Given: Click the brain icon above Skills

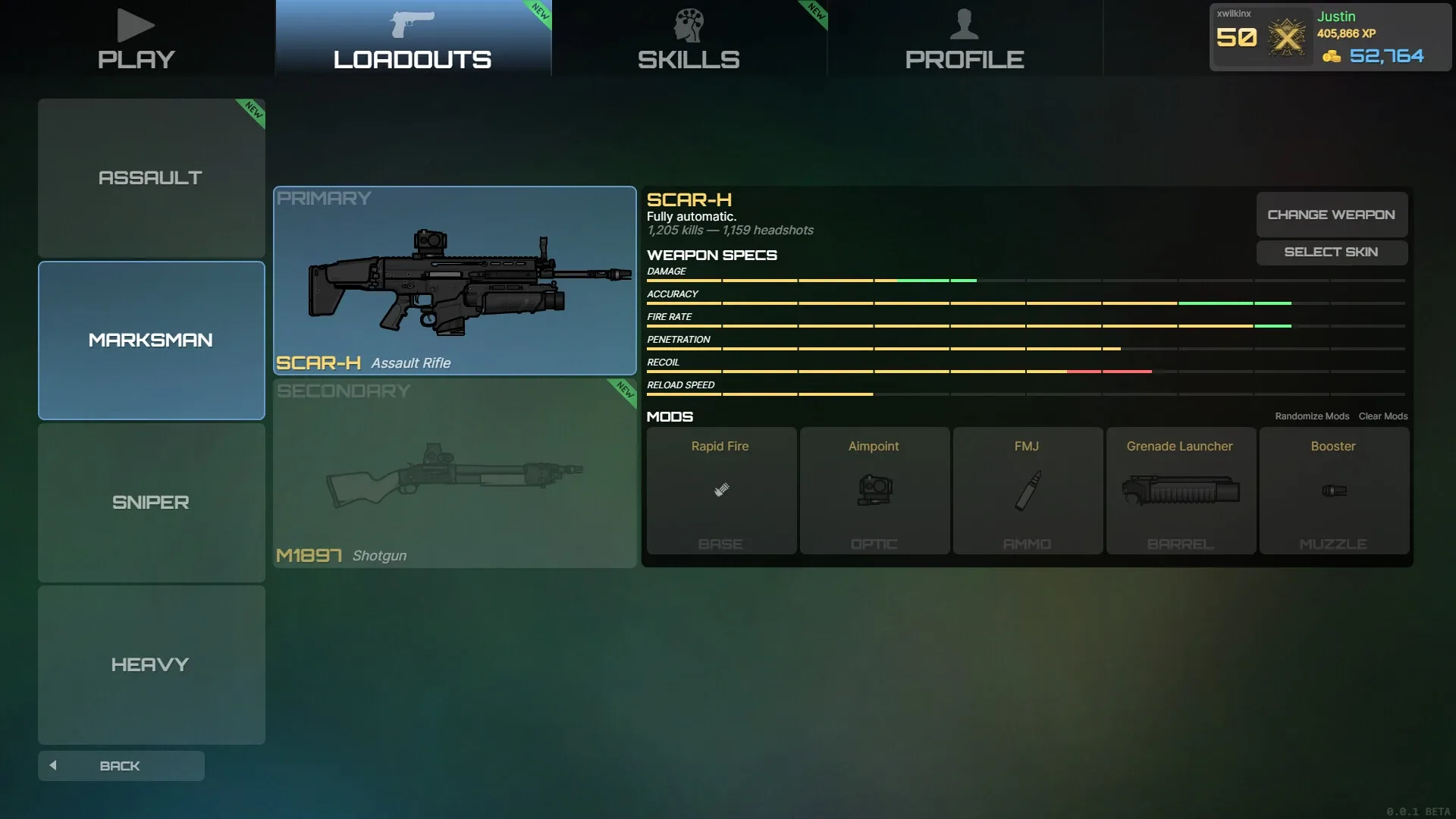Looking at the screenshot, I should coord(688,23).
